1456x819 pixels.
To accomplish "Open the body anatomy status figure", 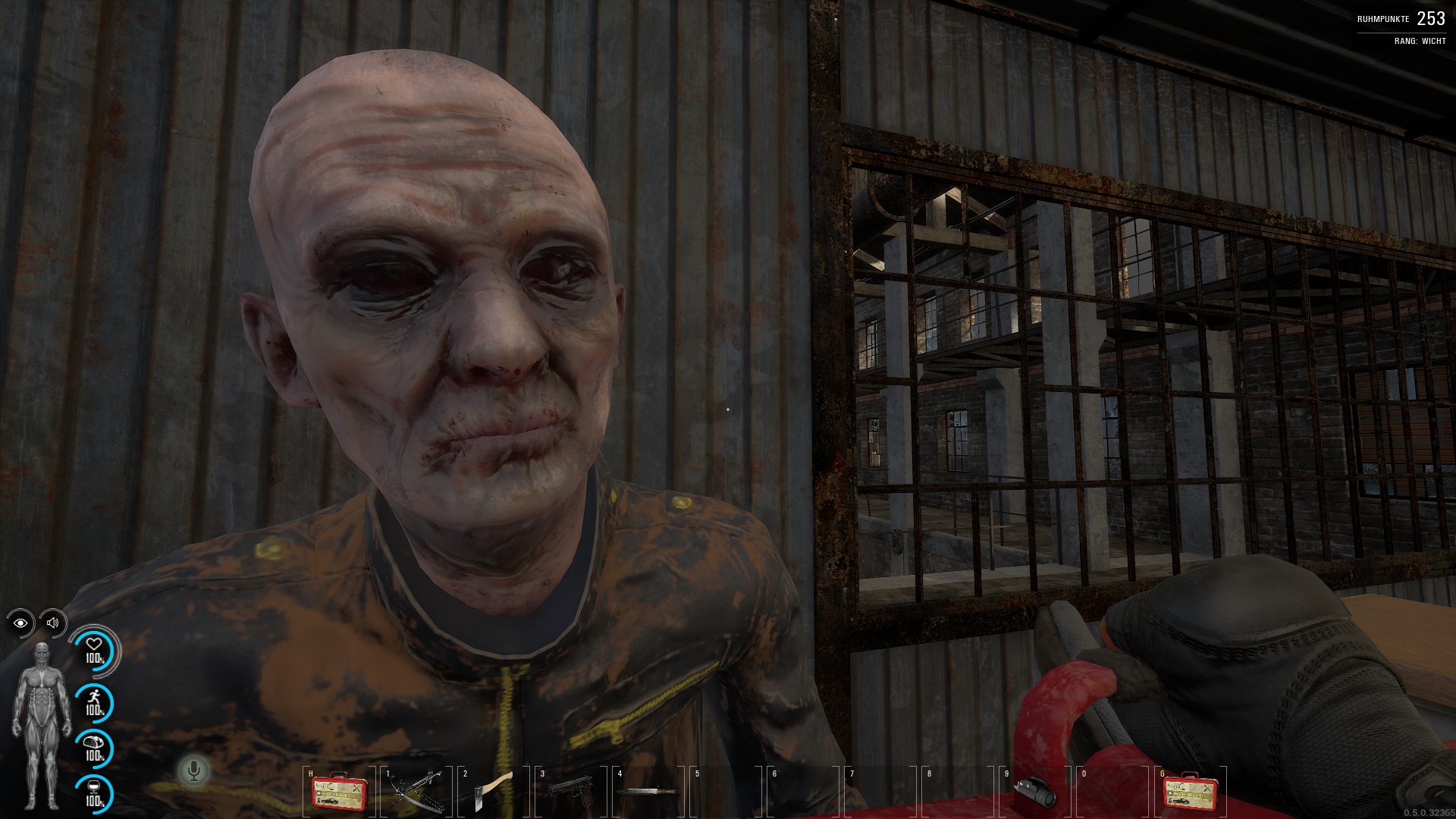I will pos(41,726).
